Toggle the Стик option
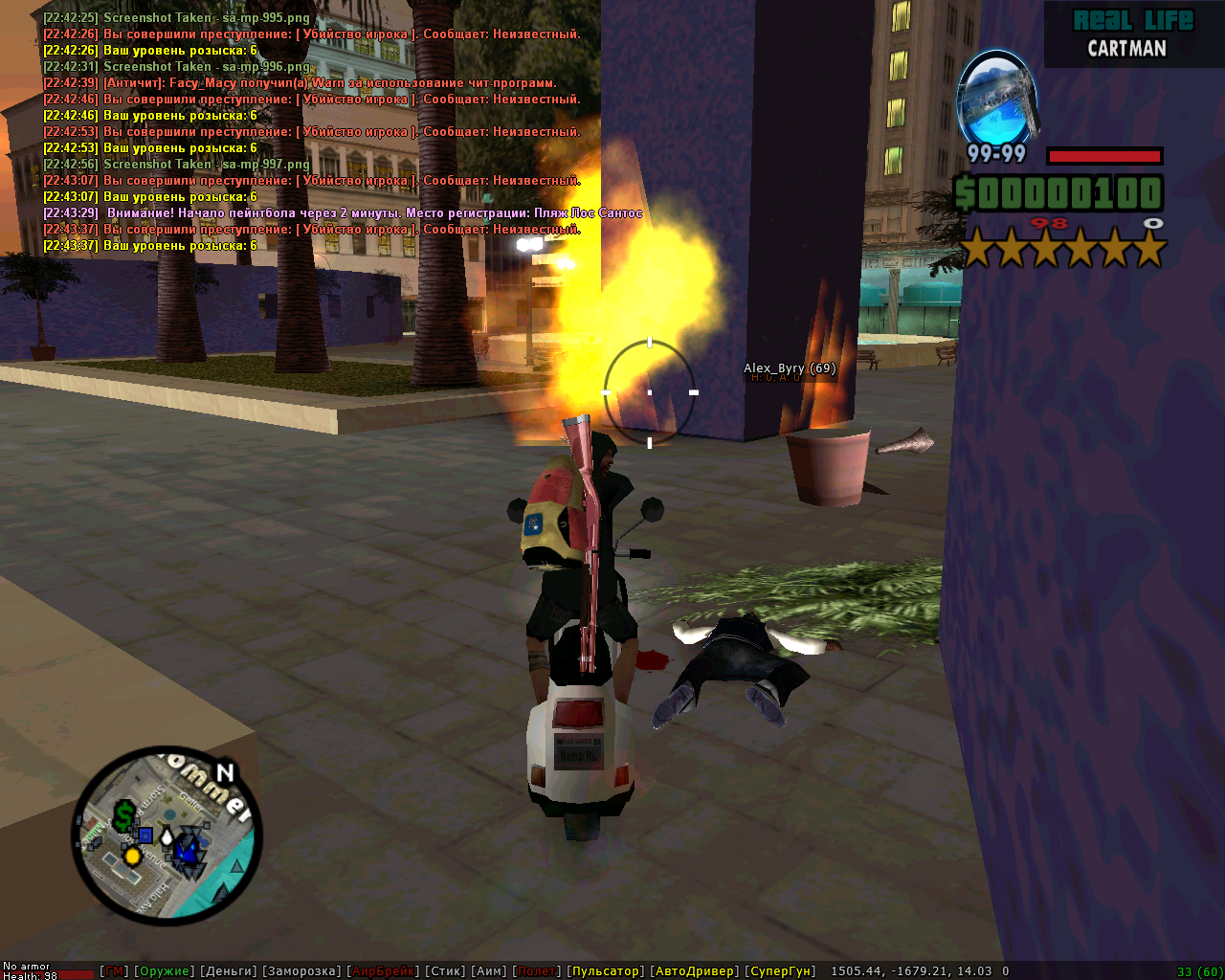The width and height of the screenshot is (1225, 980). tap(445, 971)
